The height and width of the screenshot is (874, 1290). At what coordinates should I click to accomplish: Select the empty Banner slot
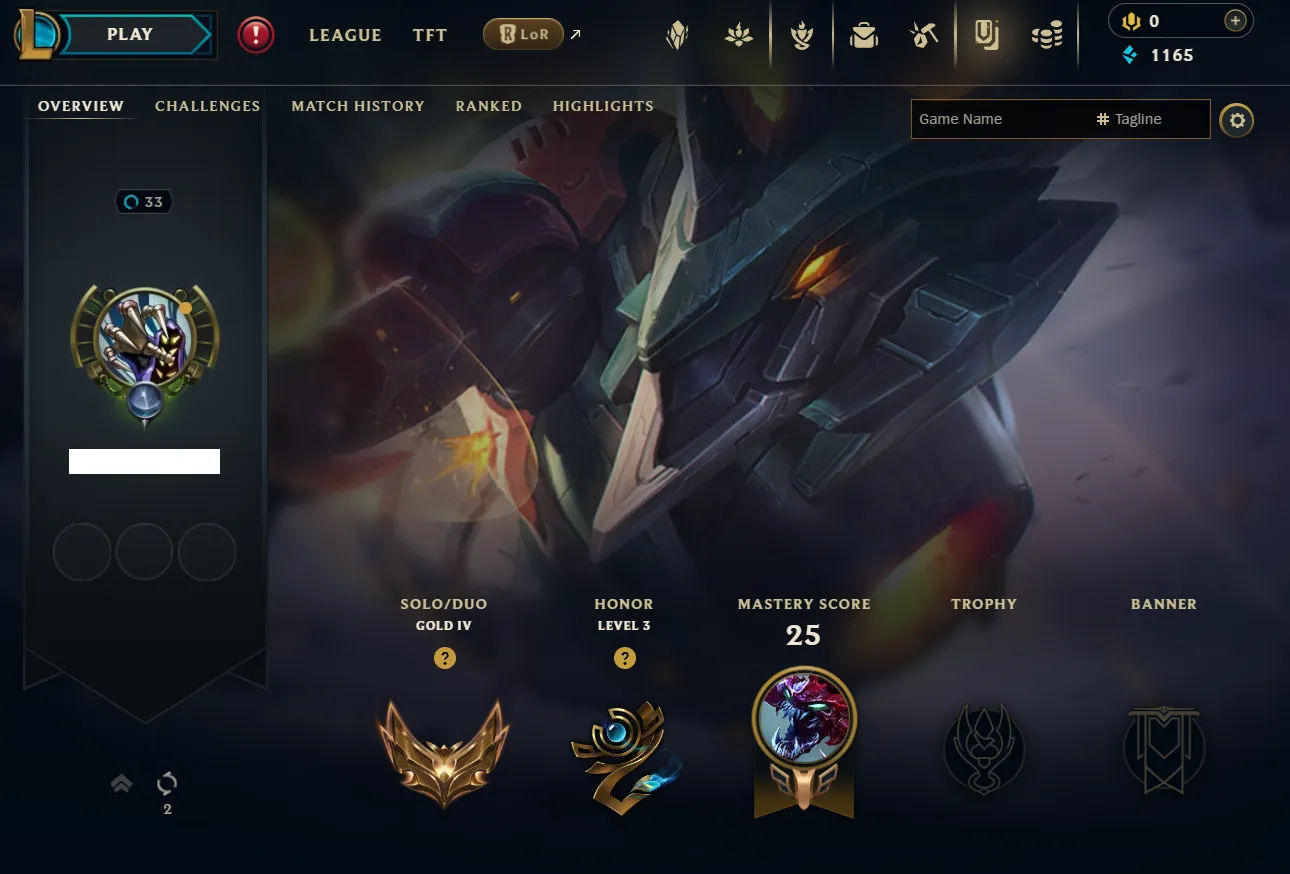pyautogui.click(x=1164, y=750)
